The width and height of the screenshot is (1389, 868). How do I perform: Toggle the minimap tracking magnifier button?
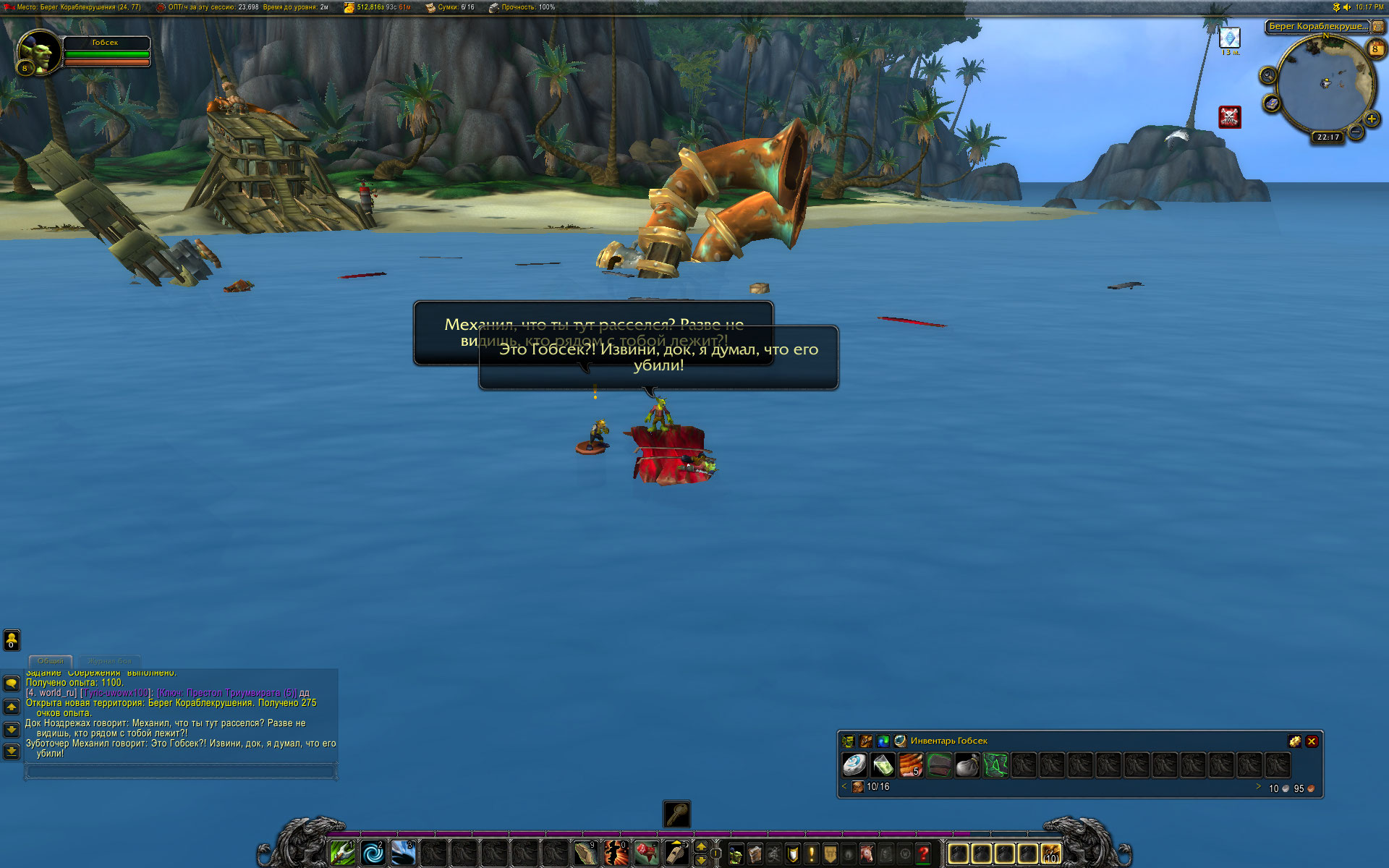tap(1267, 75)
